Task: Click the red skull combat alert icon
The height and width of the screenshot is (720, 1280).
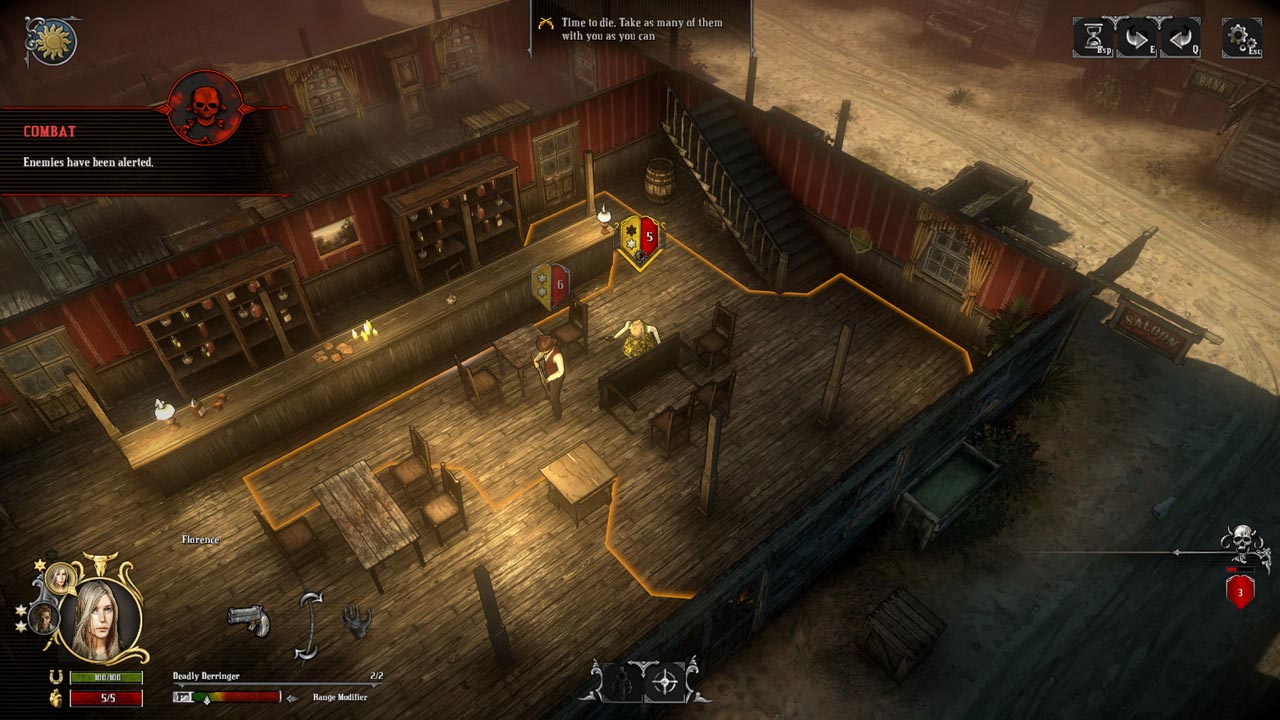Action: pyautogui.click(x=205, y=106)
